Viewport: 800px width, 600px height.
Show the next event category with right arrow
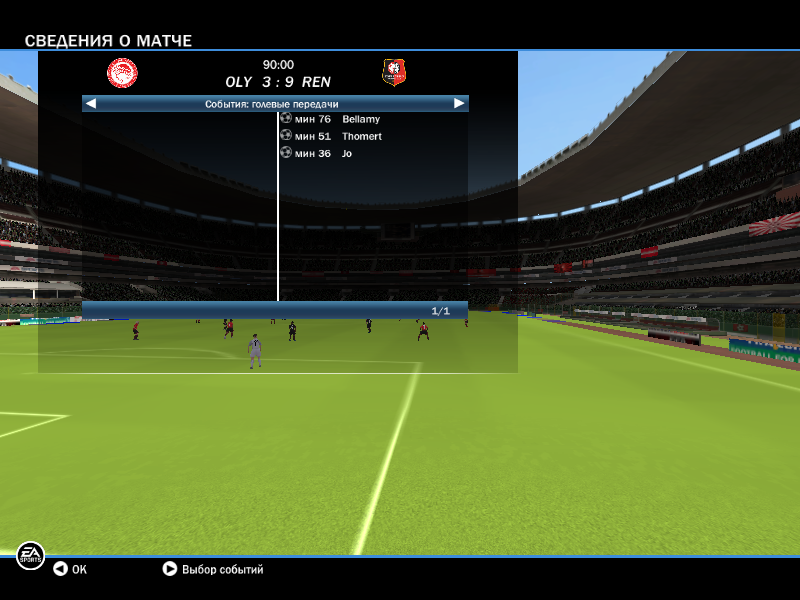point(459,103)
